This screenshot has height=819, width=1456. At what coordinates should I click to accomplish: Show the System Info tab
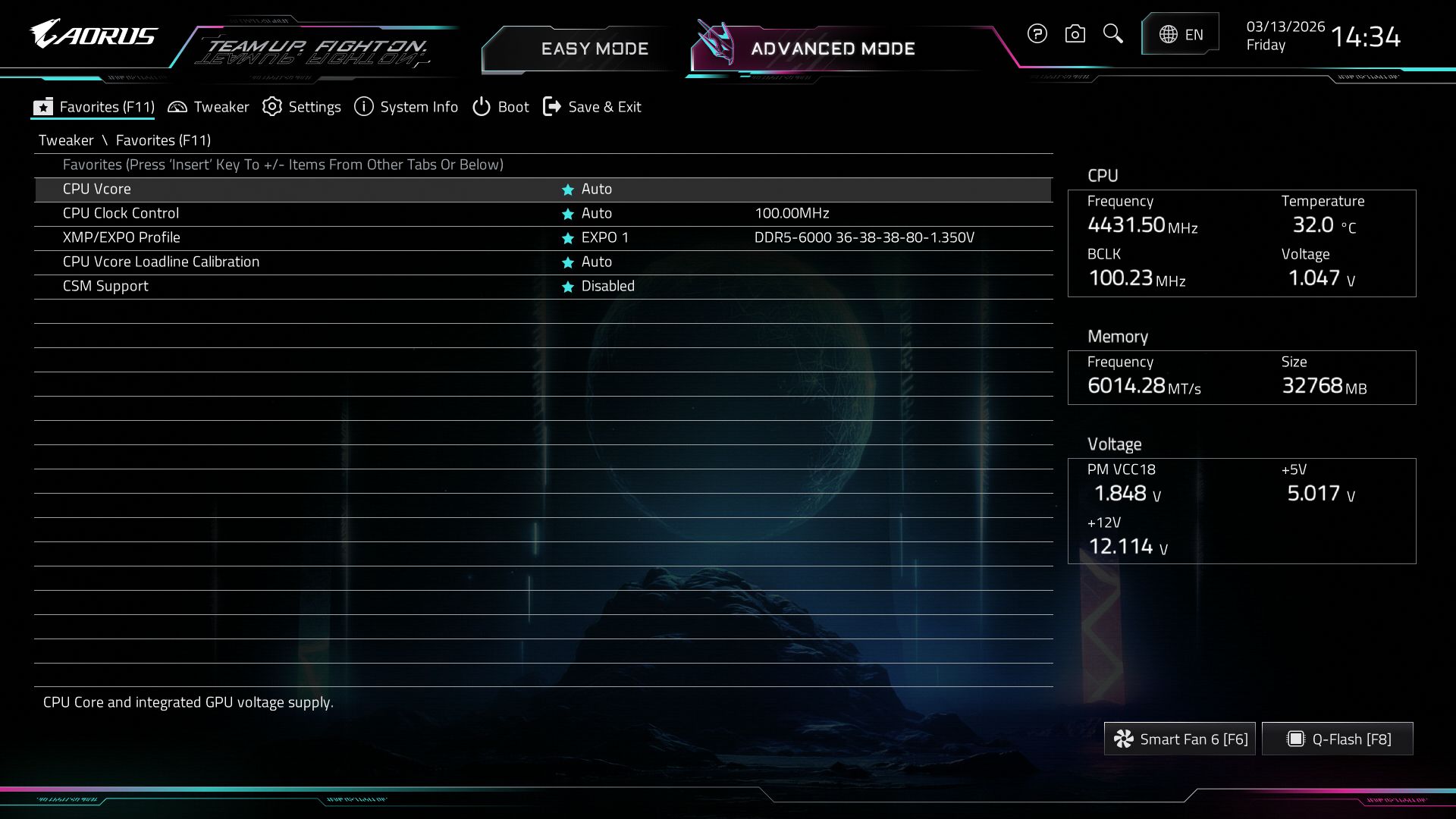(x=406, y=107)
